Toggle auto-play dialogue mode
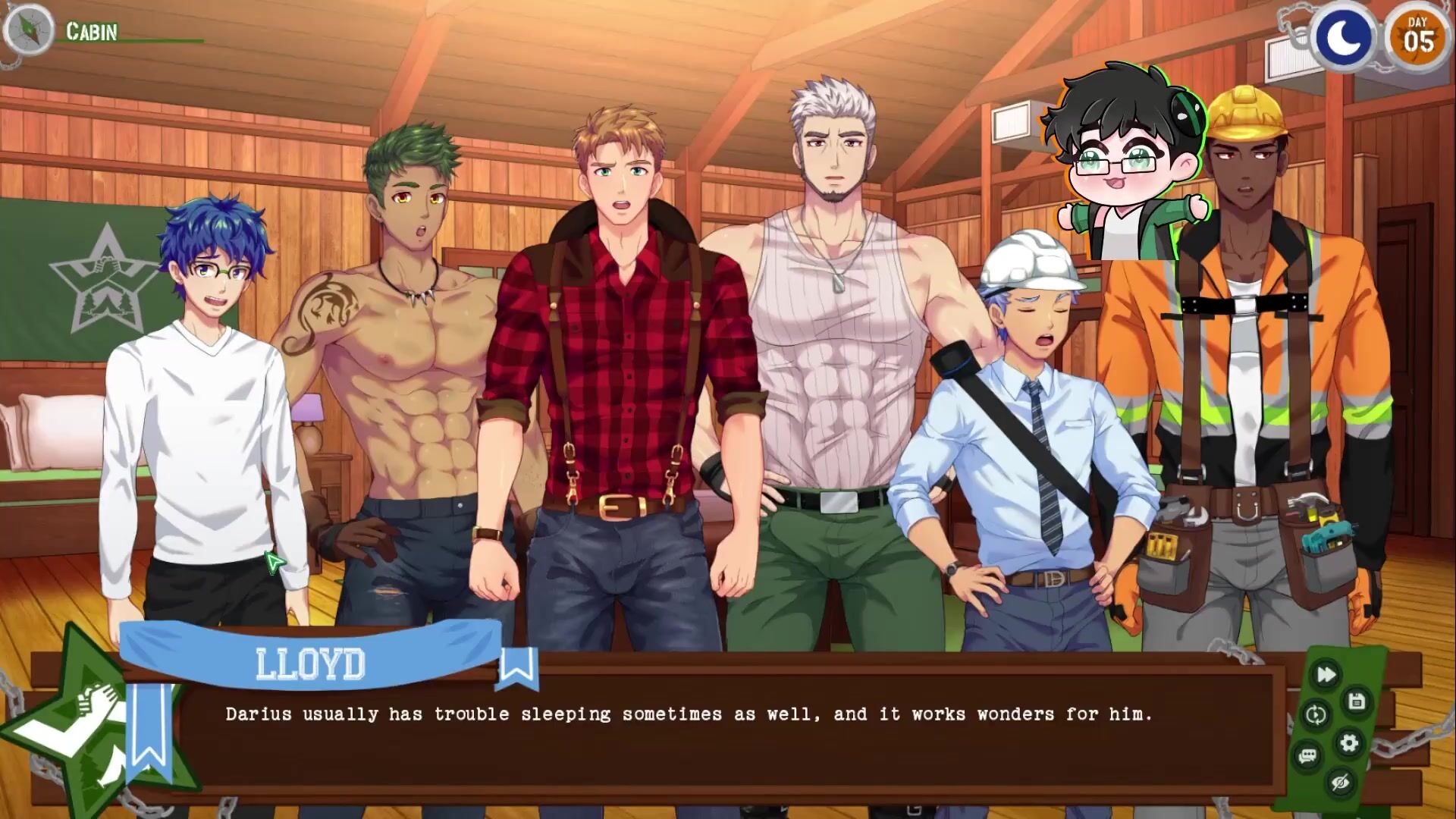This screenshot has width=1456, height=819. click(x=1316, y=715)
